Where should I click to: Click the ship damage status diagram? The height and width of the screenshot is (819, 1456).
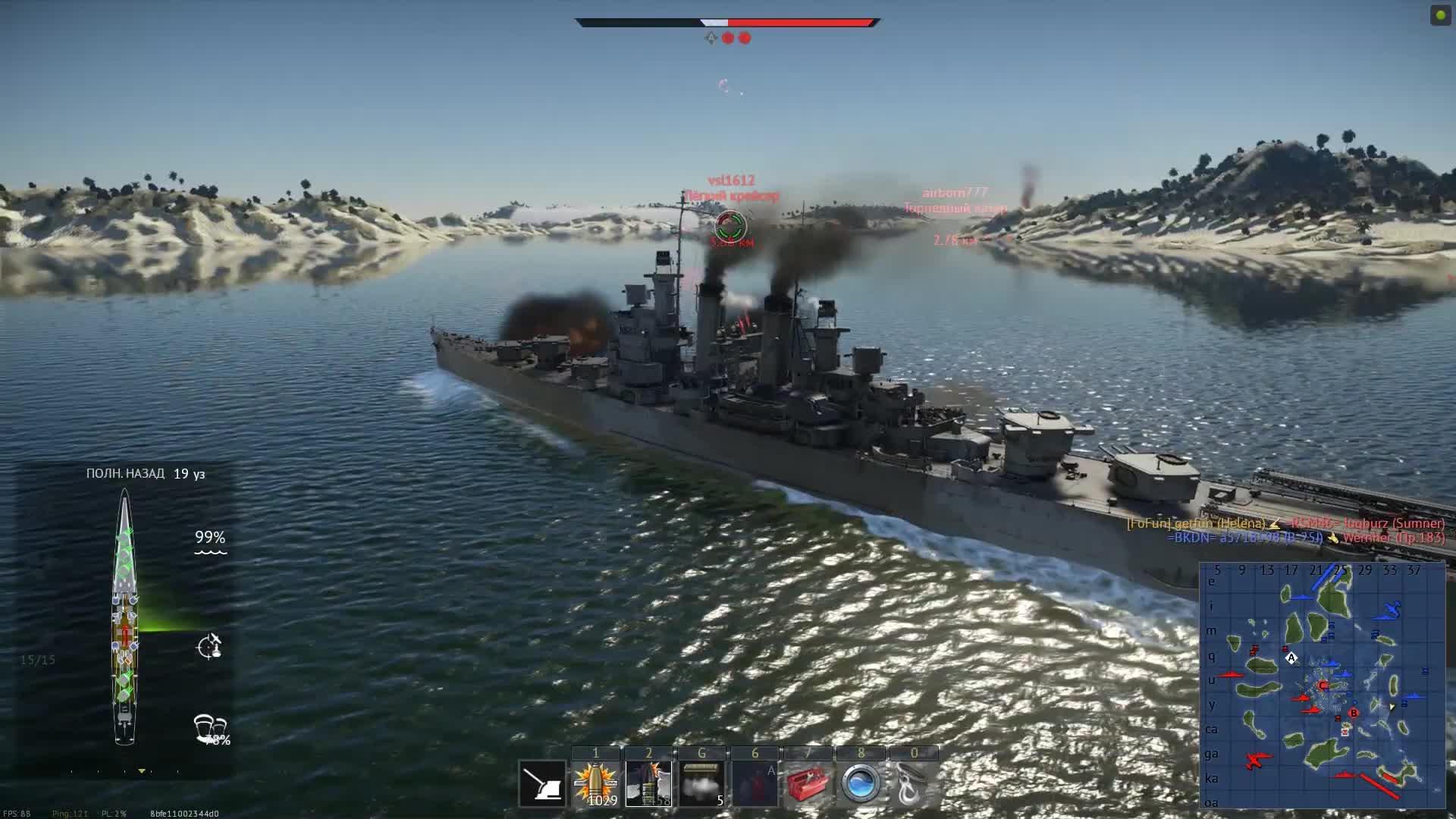click(x=124, y=616)
